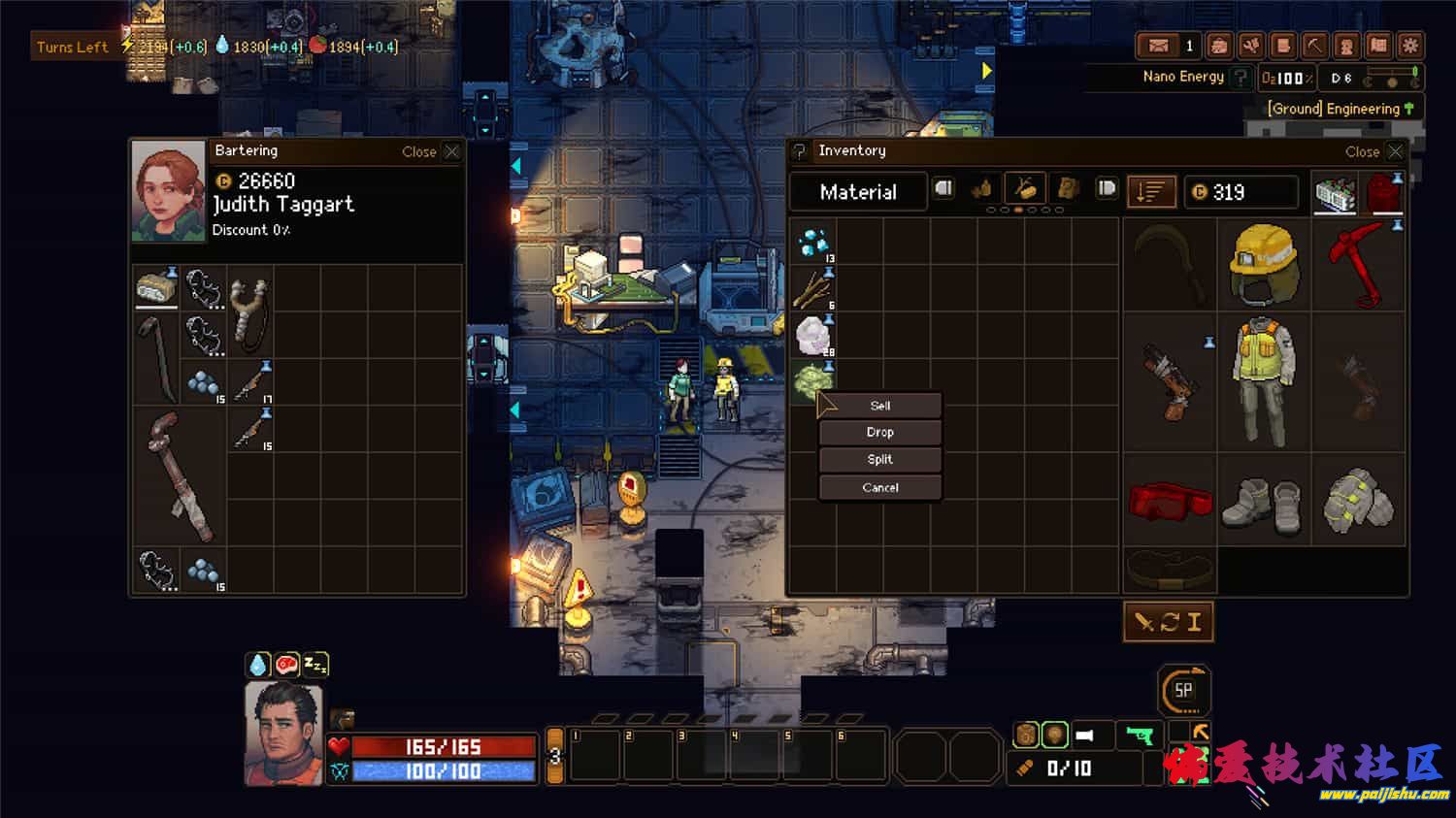The width and height of the screenshot is (1456, 818).
Task: Open the settings gear menu
Action: pos(1410,46)
